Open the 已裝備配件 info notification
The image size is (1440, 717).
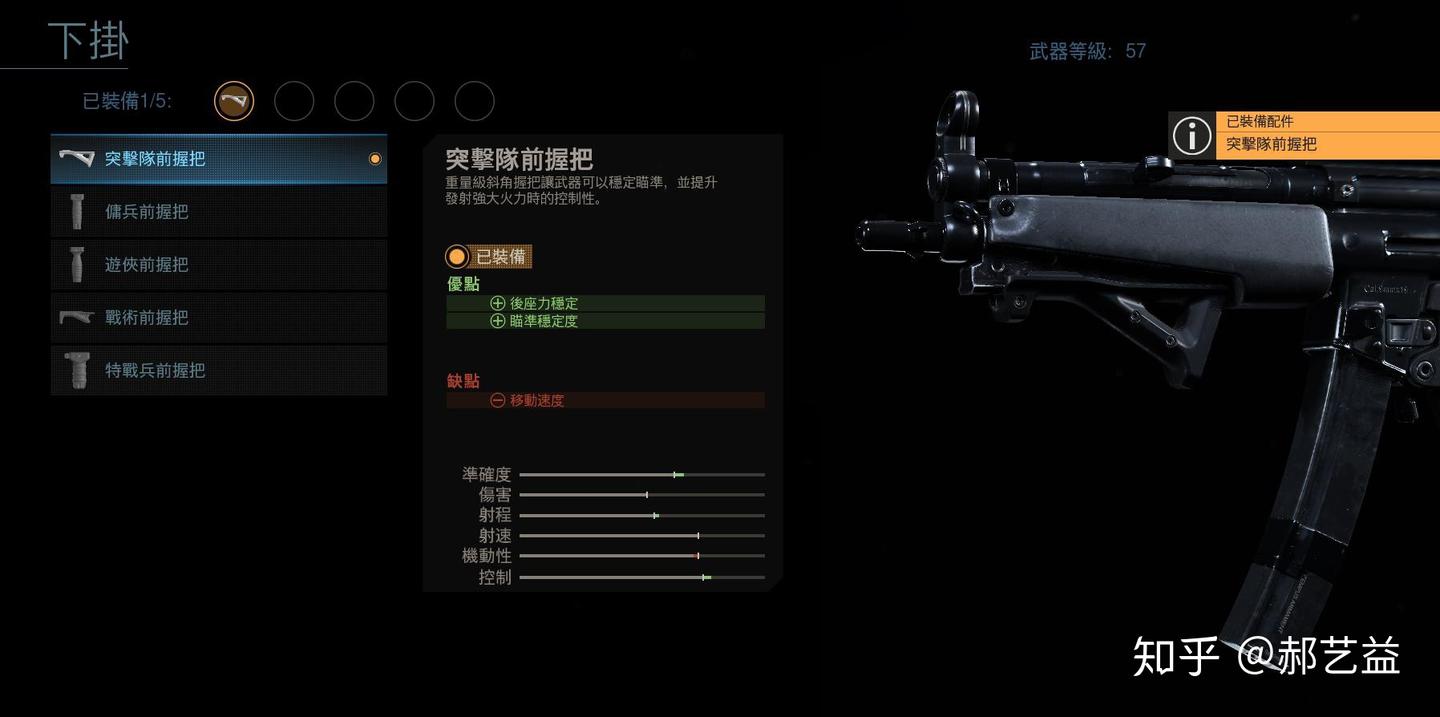1304,134
